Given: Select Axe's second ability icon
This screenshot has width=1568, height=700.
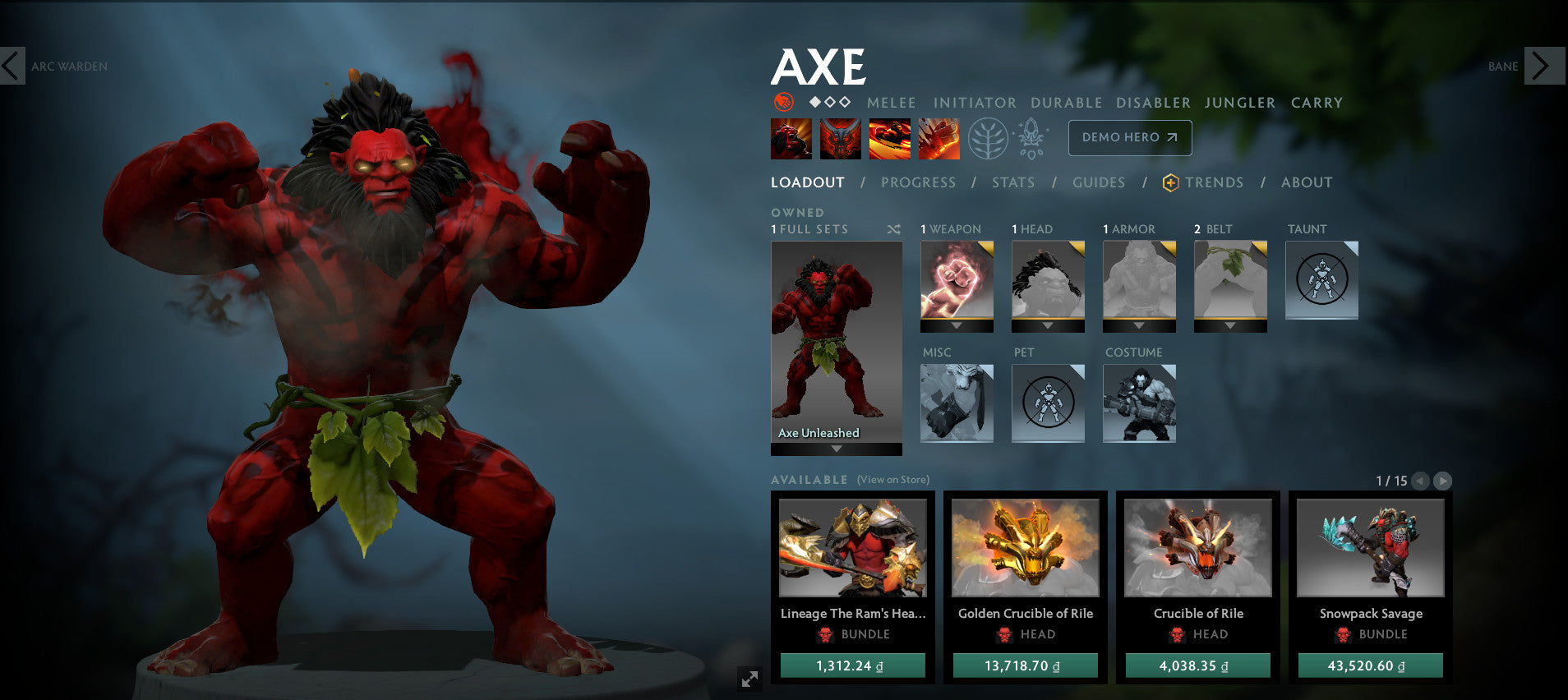Looking at the screenshot, I should (841, 138).
